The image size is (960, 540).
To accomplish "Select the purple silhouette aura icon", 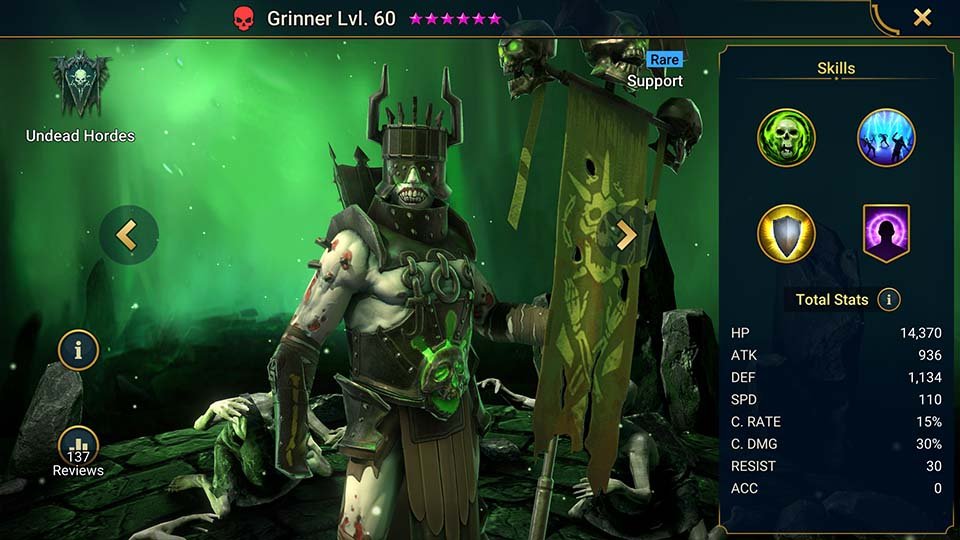I will click(886, 233).
